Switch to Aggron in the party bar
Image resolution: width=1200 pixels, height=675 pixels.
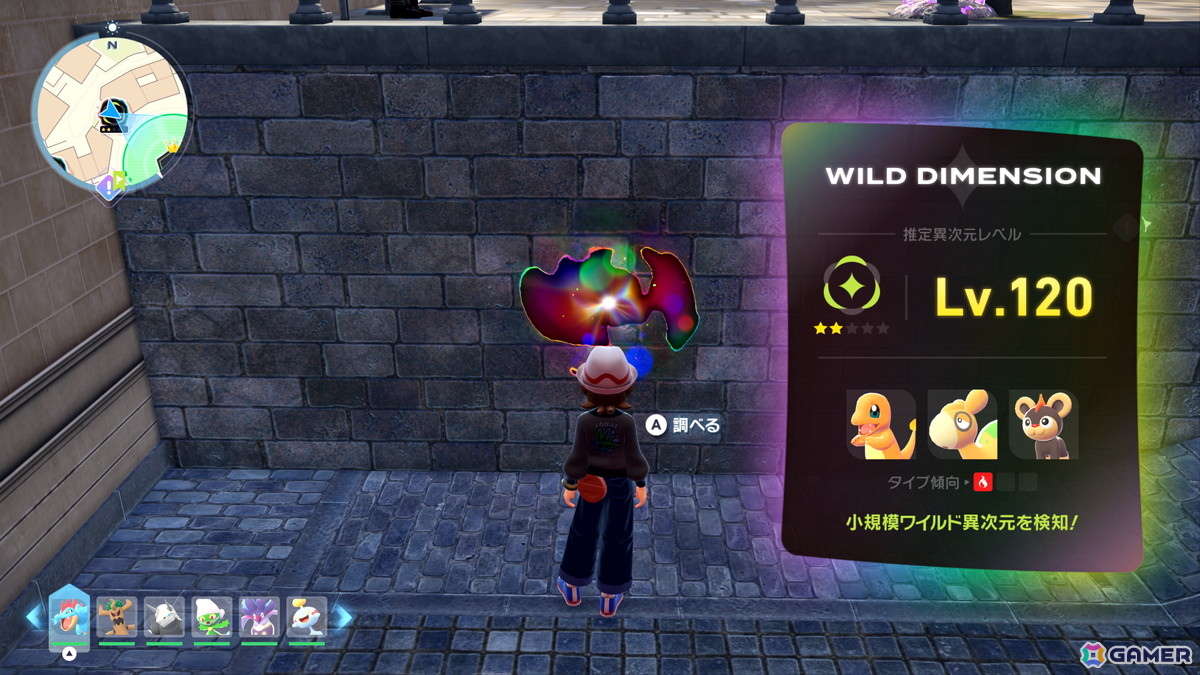pyautogui.click(x=164, y=617)
